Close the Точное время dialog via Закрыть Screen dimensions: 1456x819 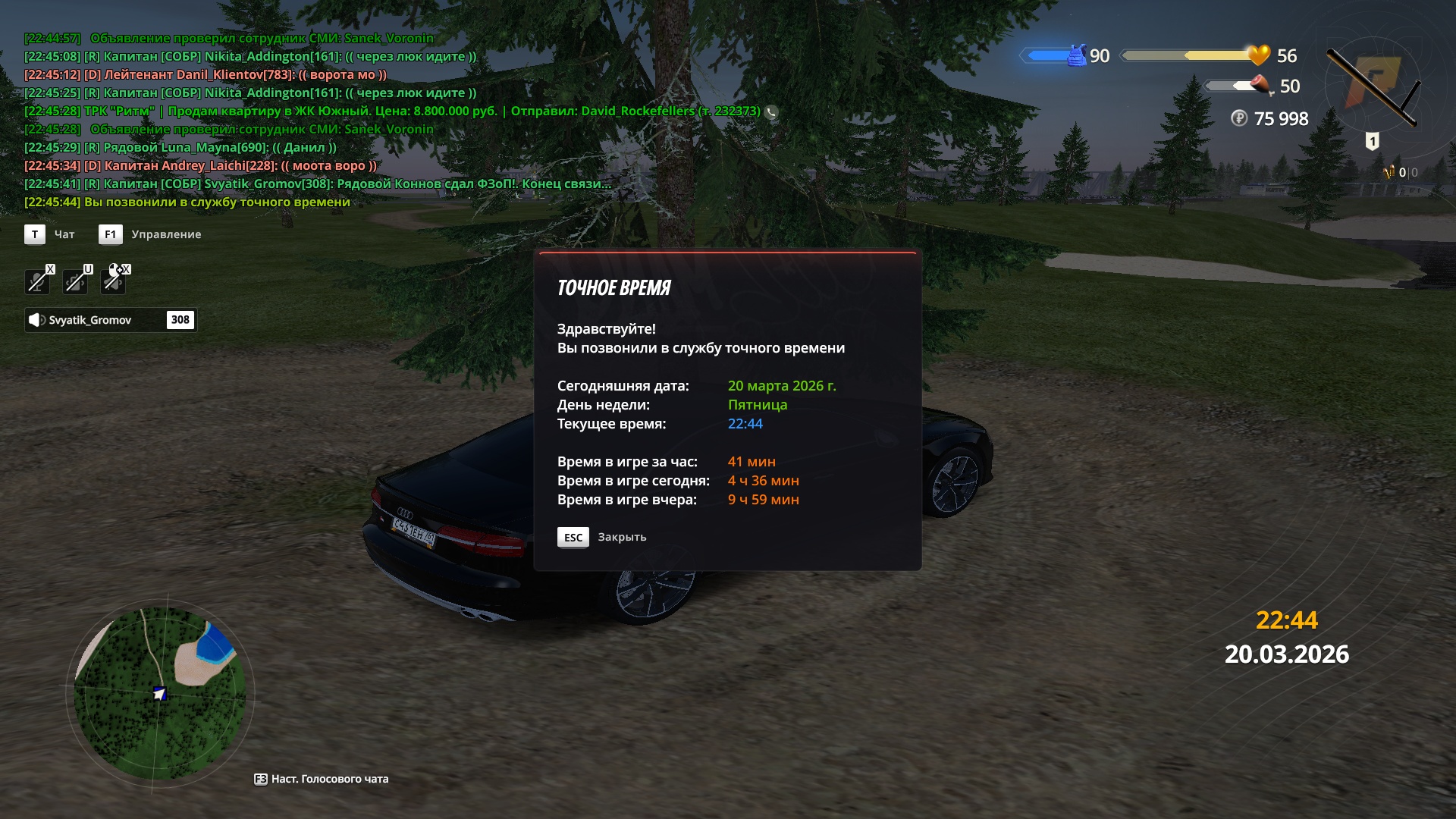602,537
